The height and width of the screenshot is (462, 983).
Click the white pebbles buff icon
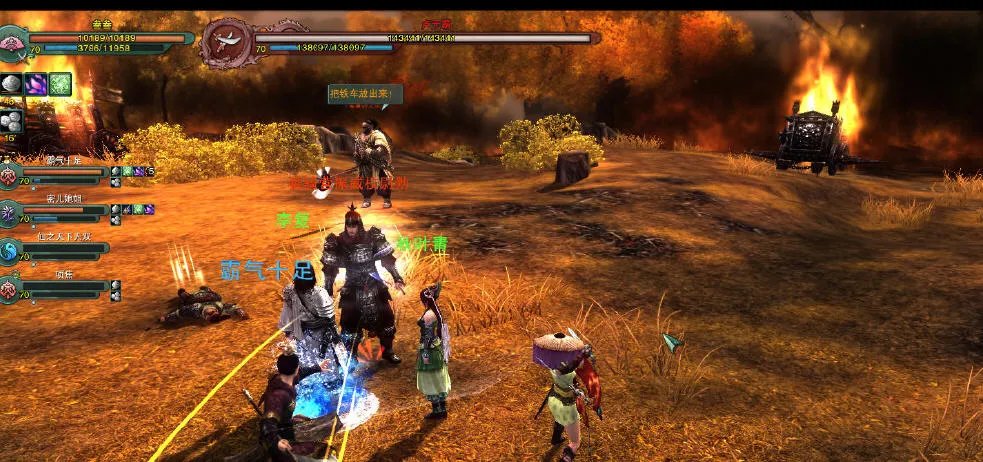(x=12, y=121)
